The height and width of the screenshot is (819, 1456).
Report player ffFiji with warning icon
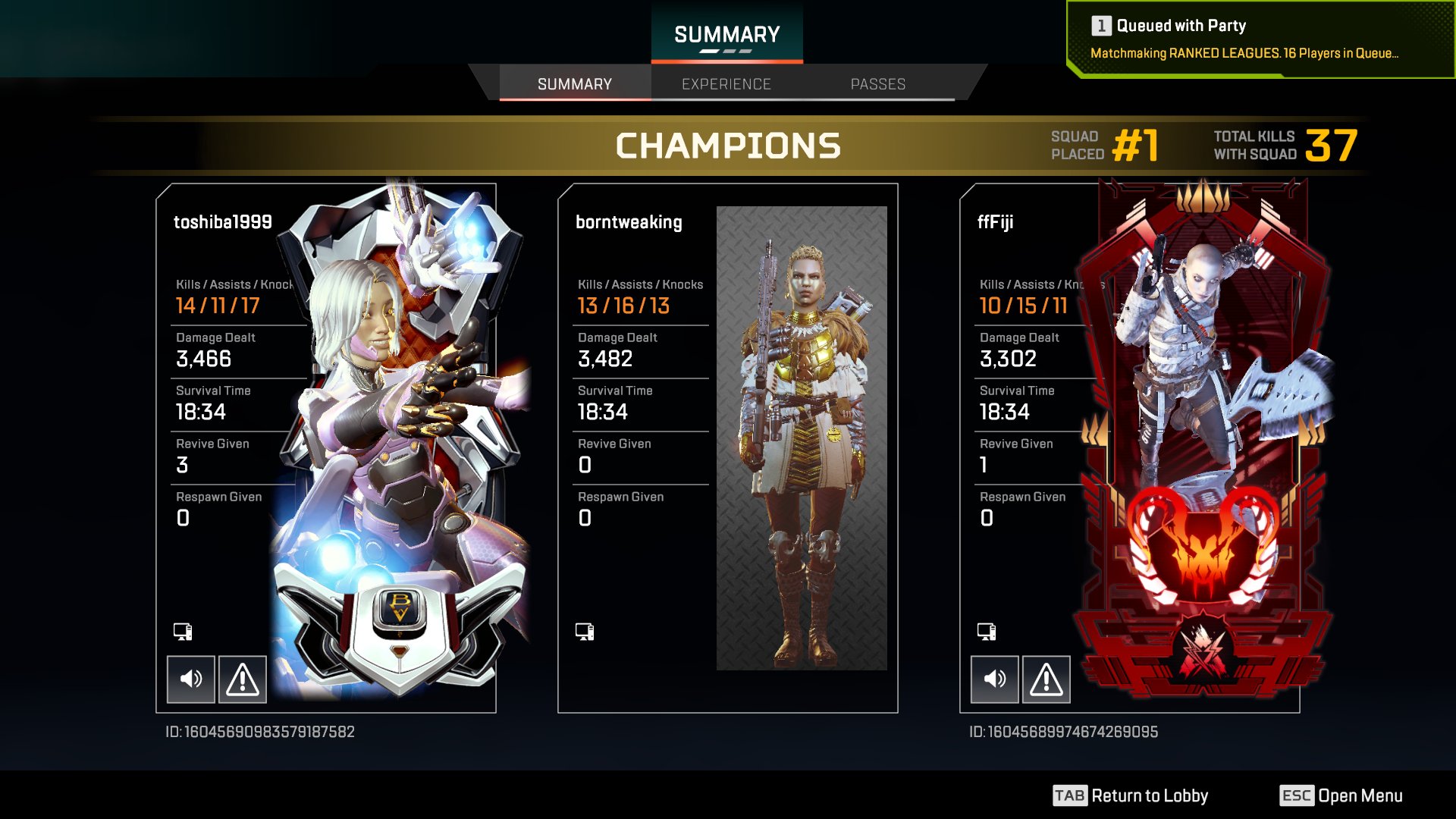(1046, 679)
